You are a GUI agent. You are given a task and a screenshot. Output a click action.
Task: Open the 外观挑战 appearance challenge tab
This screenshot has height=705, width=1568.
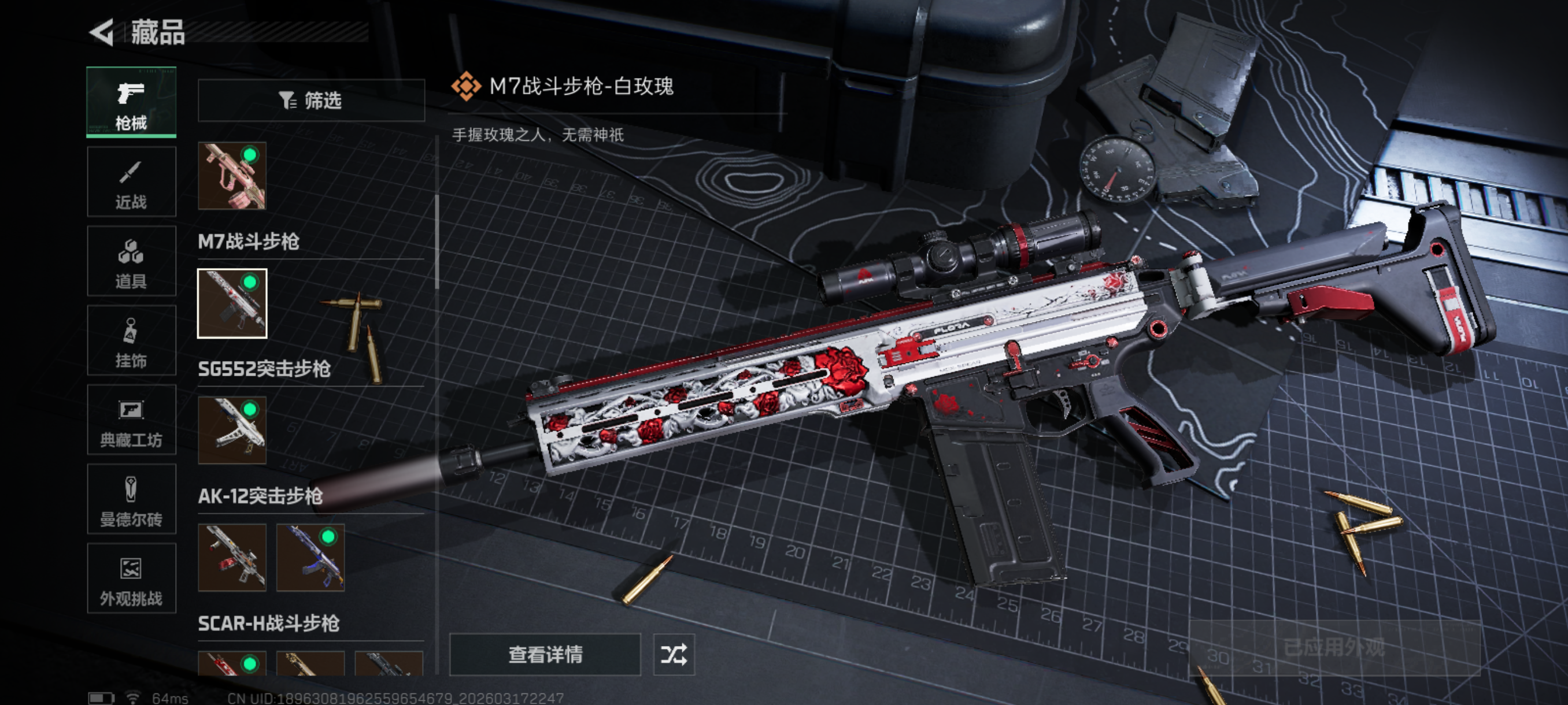[131, 578]
